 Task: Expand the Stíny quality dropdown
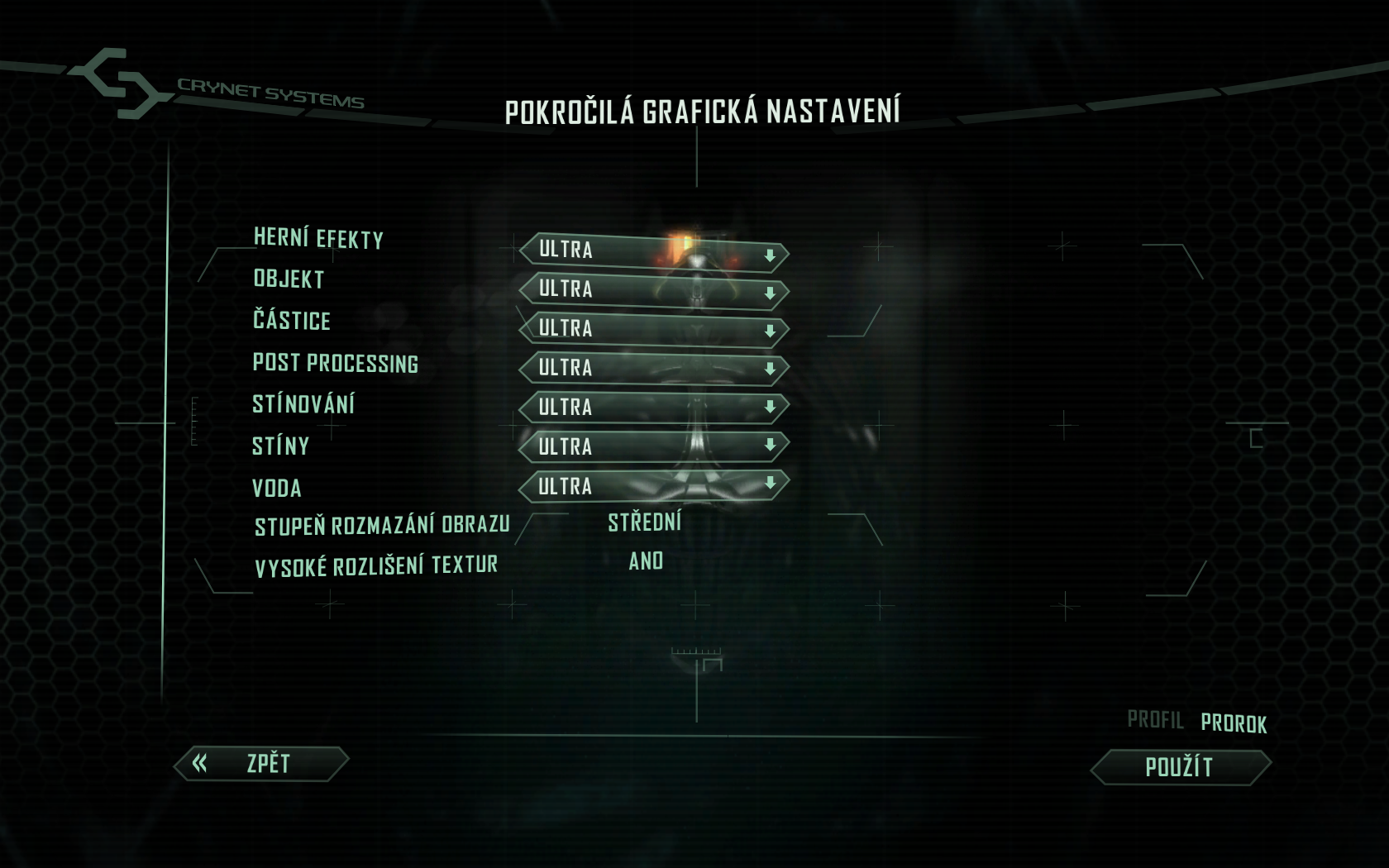(x=653, y=446)
